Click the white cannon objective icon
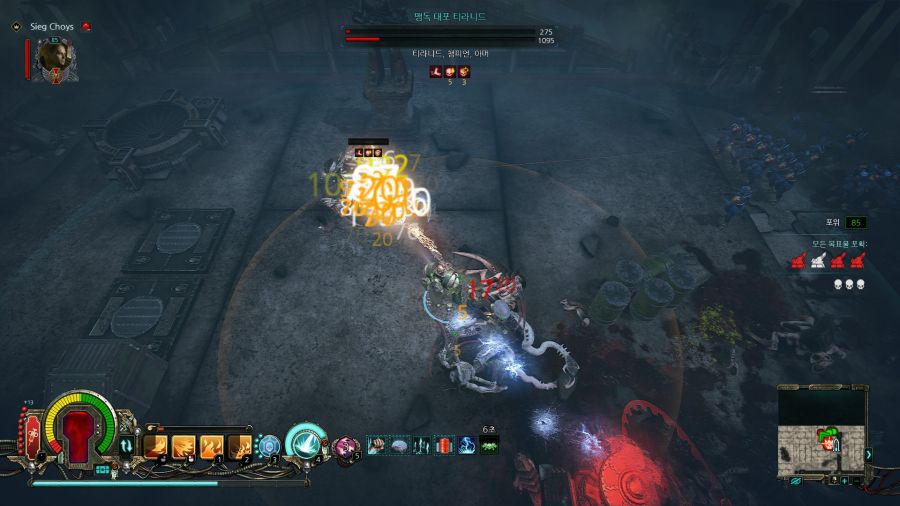Image resolution: width=900 pixels, height=506 pixels. pyautogui.click(x=818, y=260)
